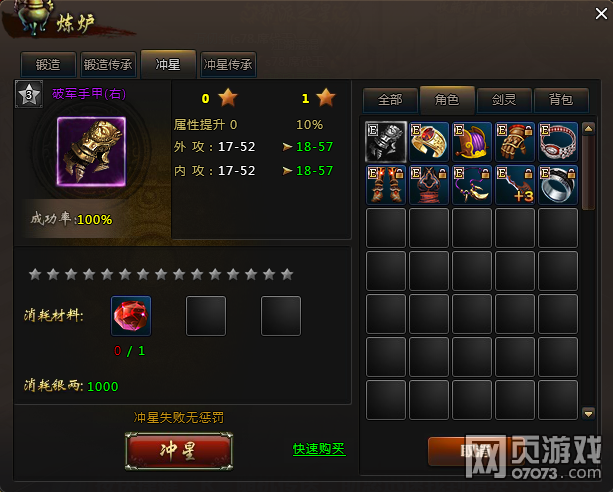Select the fang necklace slot
Screen dimensions: 613x492
[x=472, y=185]
